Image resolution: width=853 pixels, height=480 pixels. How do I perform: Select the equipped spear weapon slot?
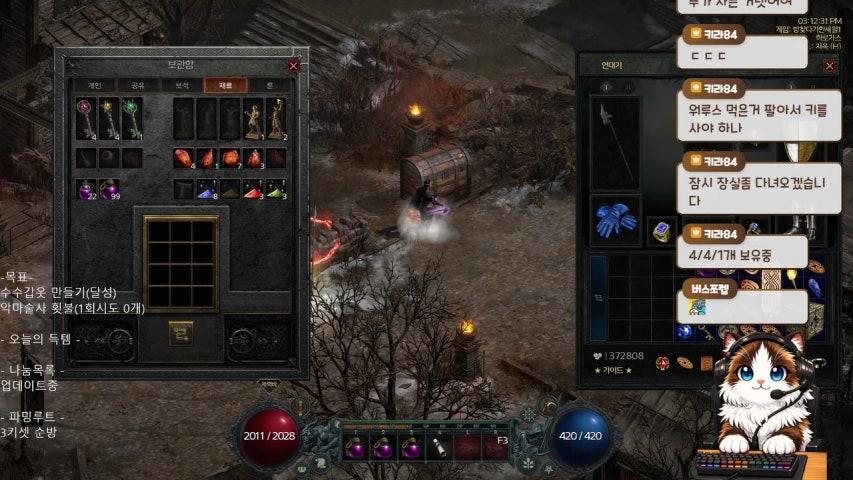click(615, 142)
